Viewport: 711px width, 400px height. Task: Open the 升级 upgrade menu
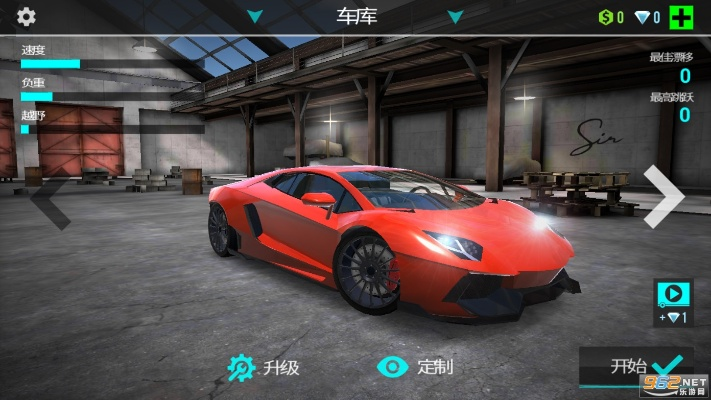pyautogui.click(x=263, y=367)
